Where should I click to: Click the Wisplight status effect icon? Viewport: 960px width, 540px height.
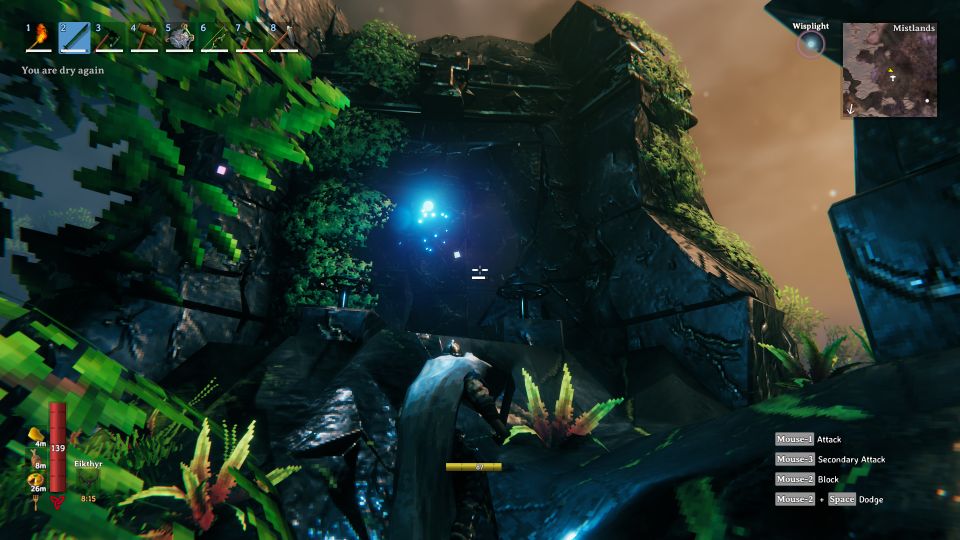810,44
